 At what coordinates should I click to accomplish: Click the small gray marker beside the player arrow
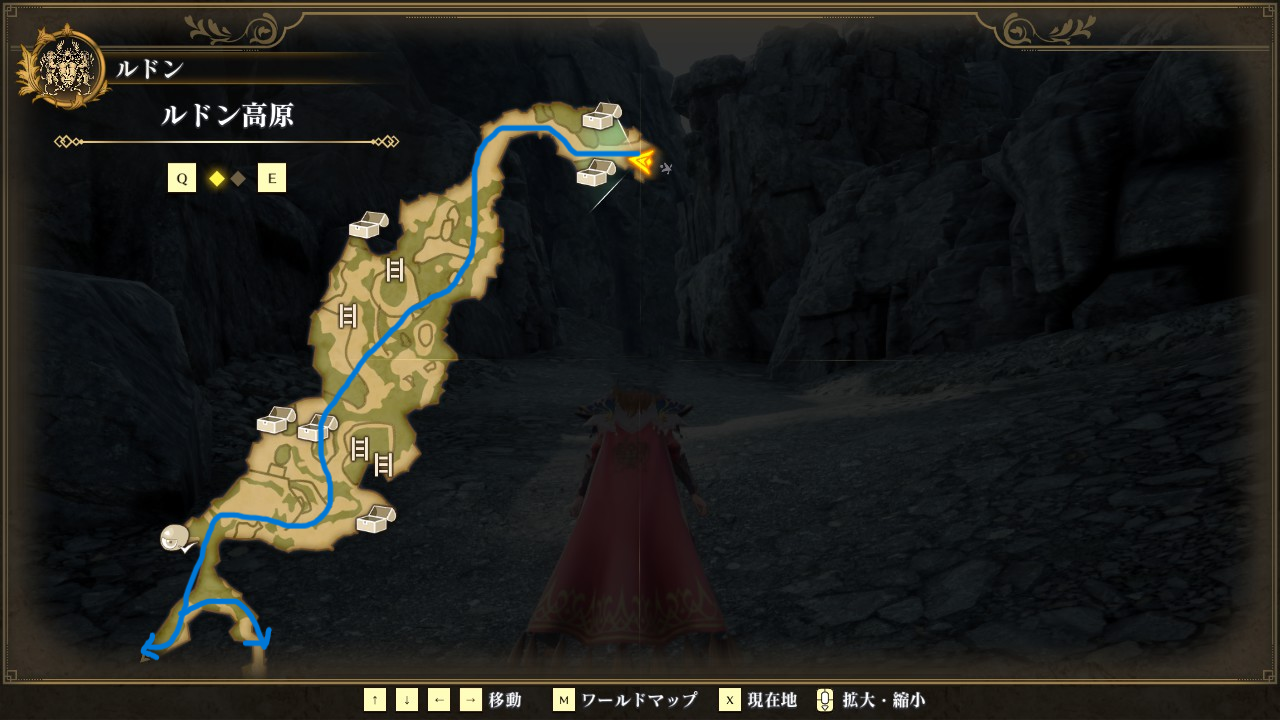click(666, 169)
